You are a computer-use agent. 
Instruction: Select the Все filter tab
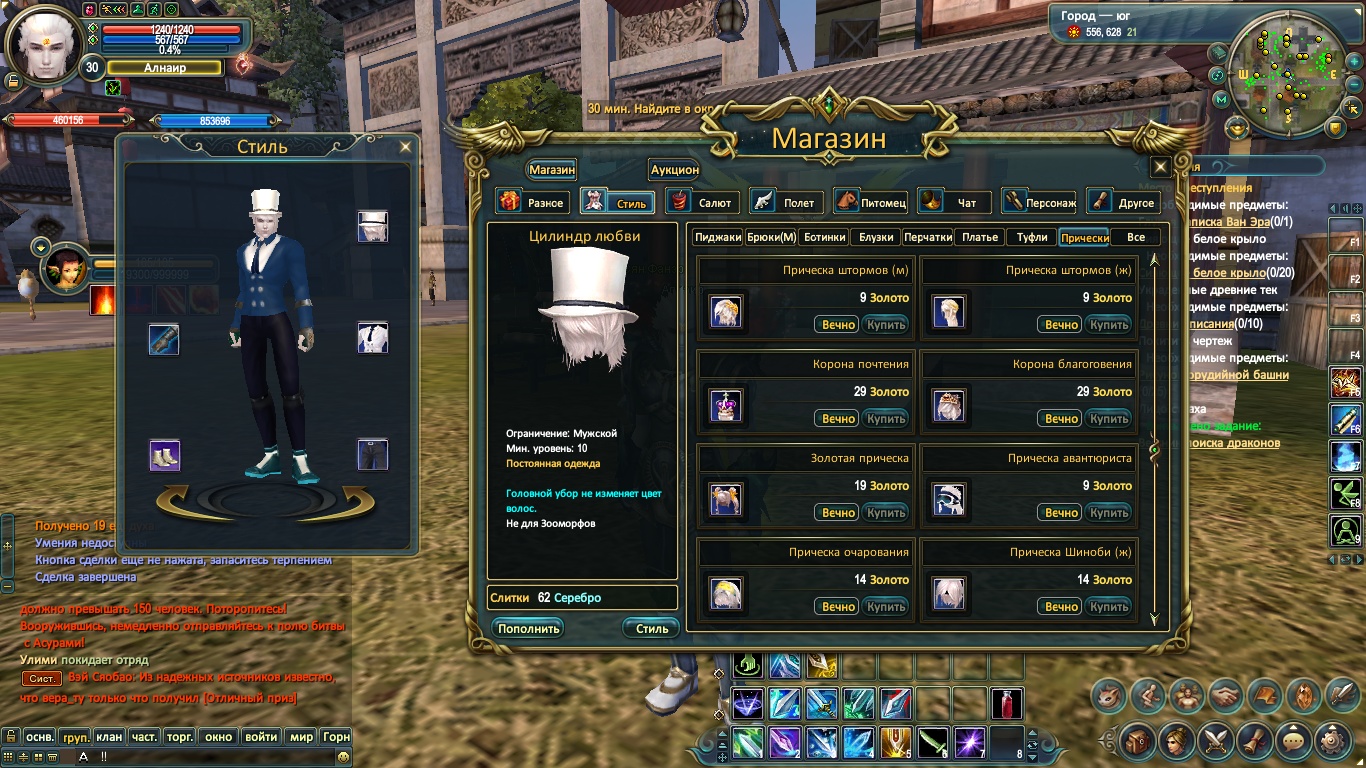1135,237
